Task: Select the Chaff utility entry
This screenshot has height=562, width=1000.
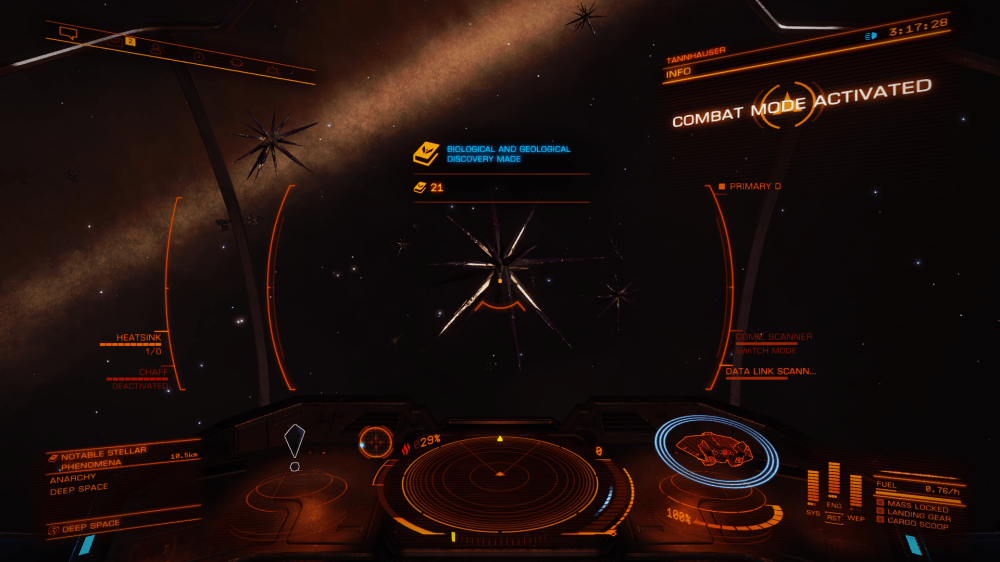Action: pos(152,372)
